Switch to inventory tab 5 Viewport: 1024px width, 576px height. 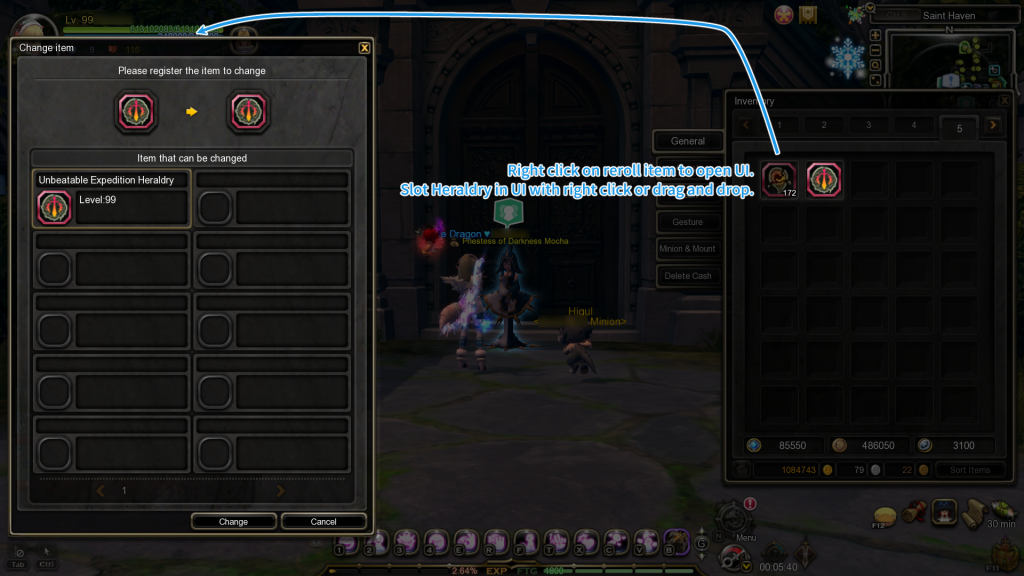pyautogui.click(x=959, y=127)
